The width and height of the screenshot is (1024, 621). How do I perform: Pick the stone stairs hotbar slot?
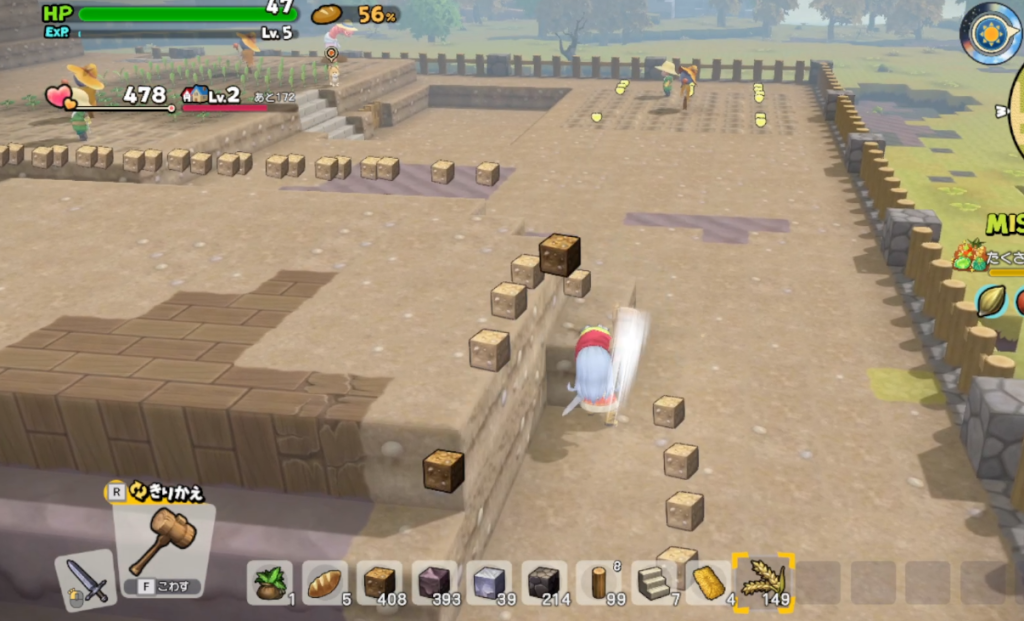654,582
